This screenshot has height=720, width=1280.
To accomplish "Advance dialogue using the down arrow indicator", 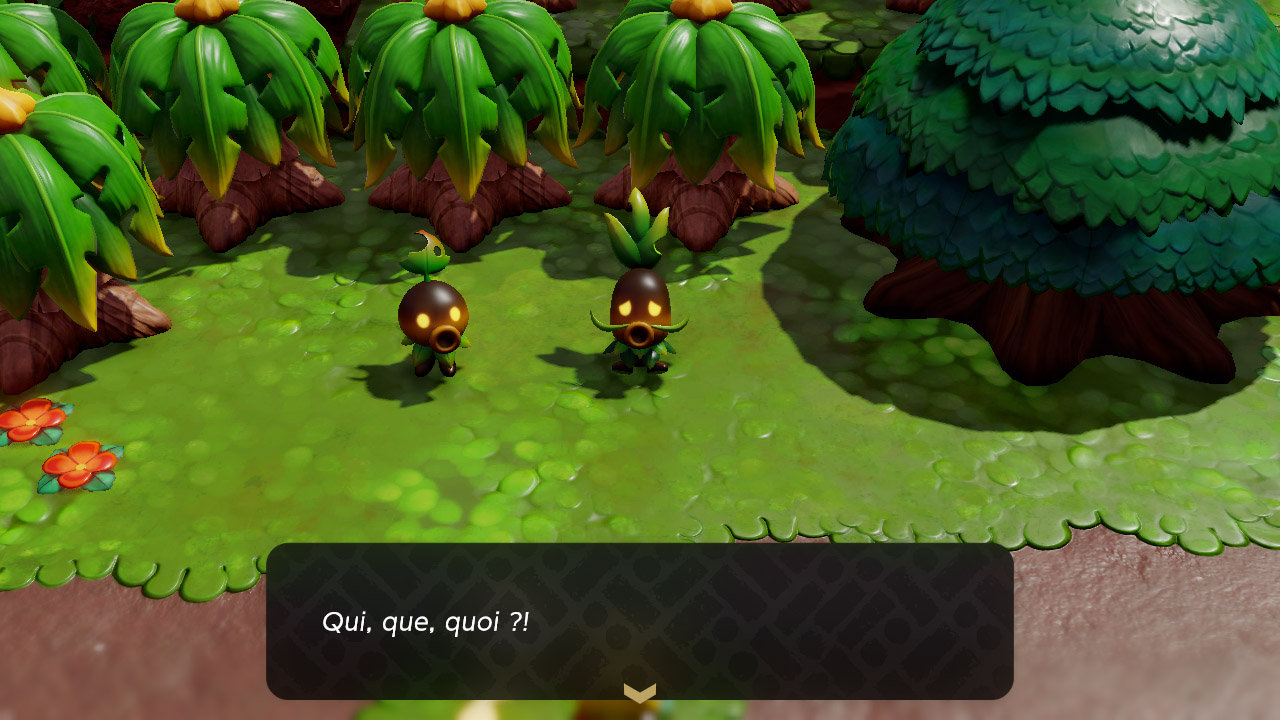I will pos(640,692).
